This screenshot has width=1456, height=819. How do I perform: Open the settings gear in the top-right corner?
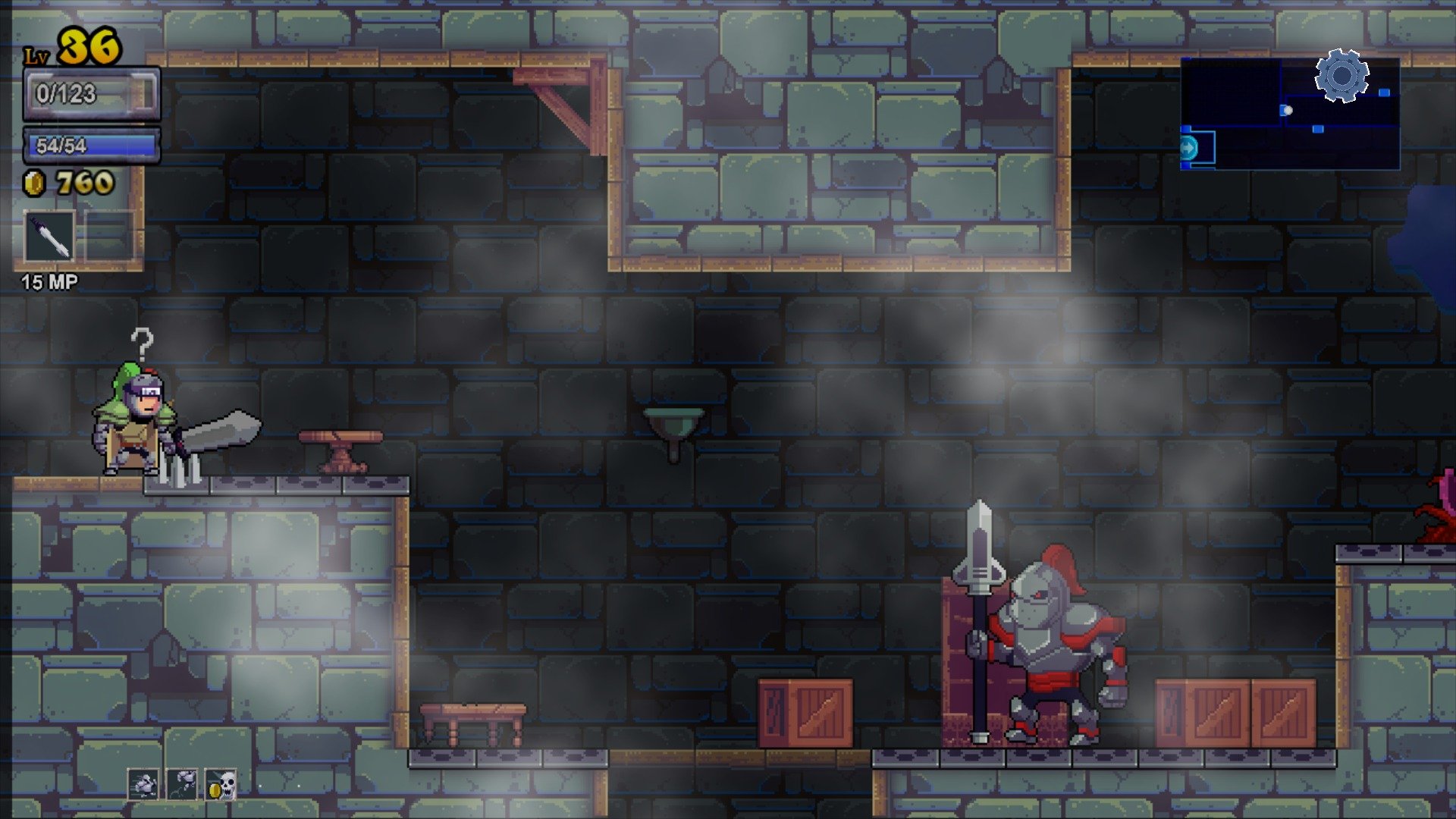coord(1342,76)
